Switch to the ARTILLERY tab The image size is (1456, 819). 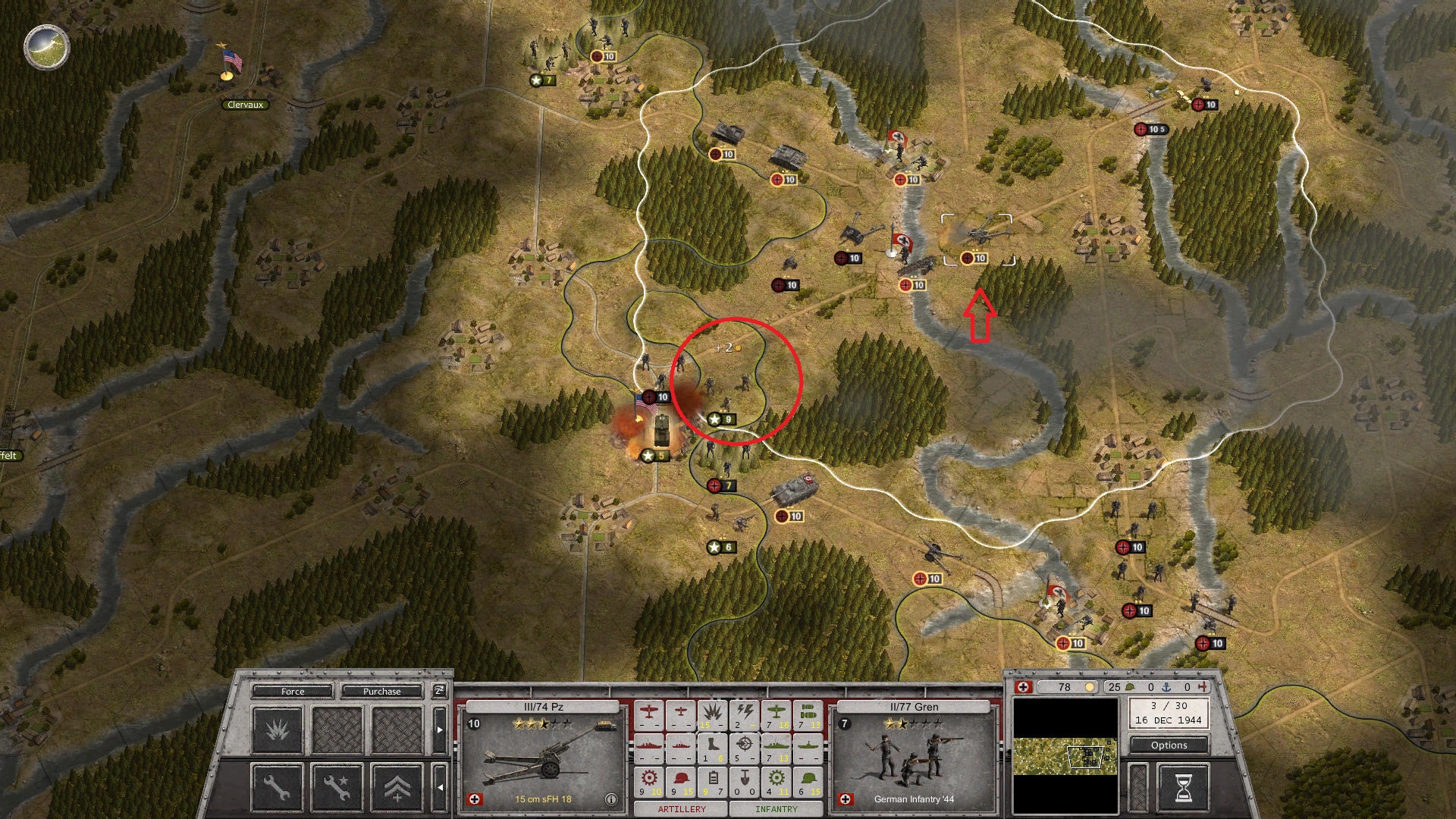682,807
